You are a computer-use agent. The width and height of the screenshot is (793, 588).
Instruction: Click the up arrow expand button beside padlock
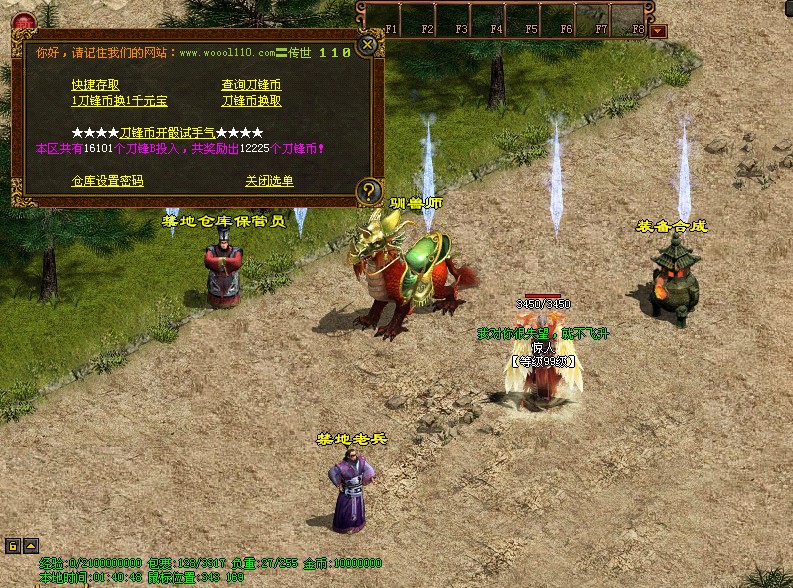(x=30, y=546)
